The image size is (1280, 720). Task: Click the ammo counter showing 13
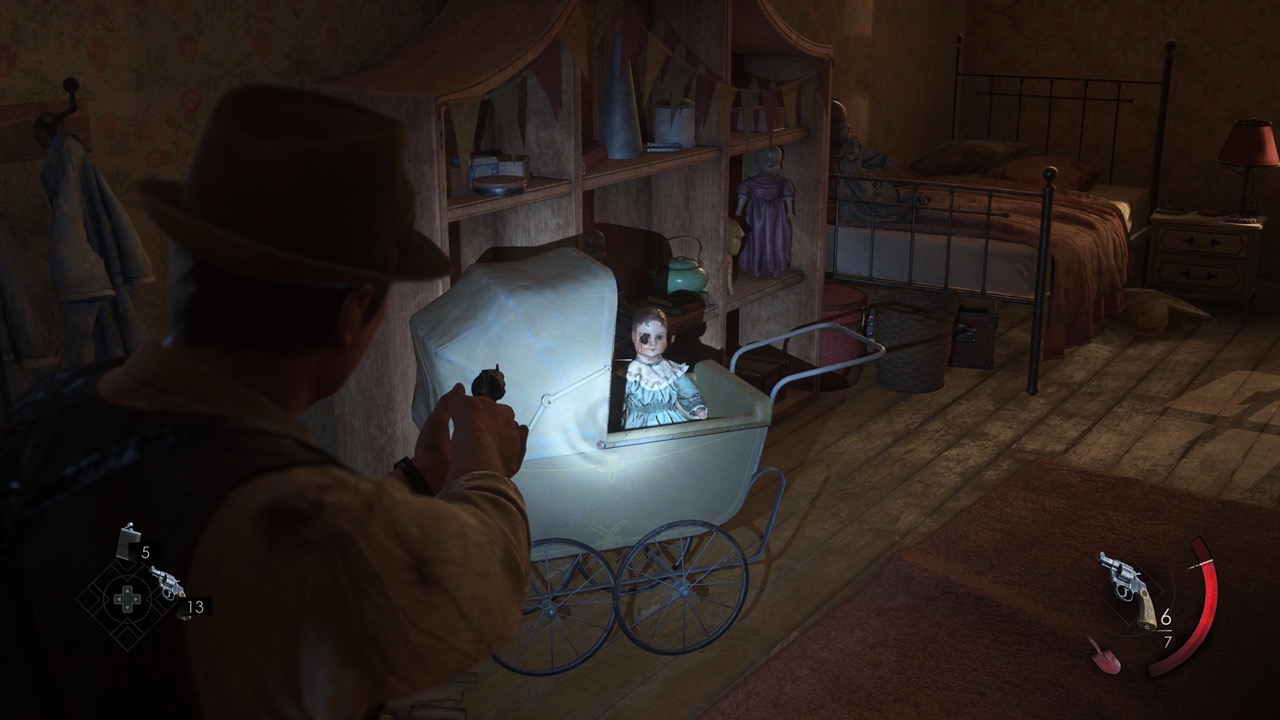click(196, 605)
